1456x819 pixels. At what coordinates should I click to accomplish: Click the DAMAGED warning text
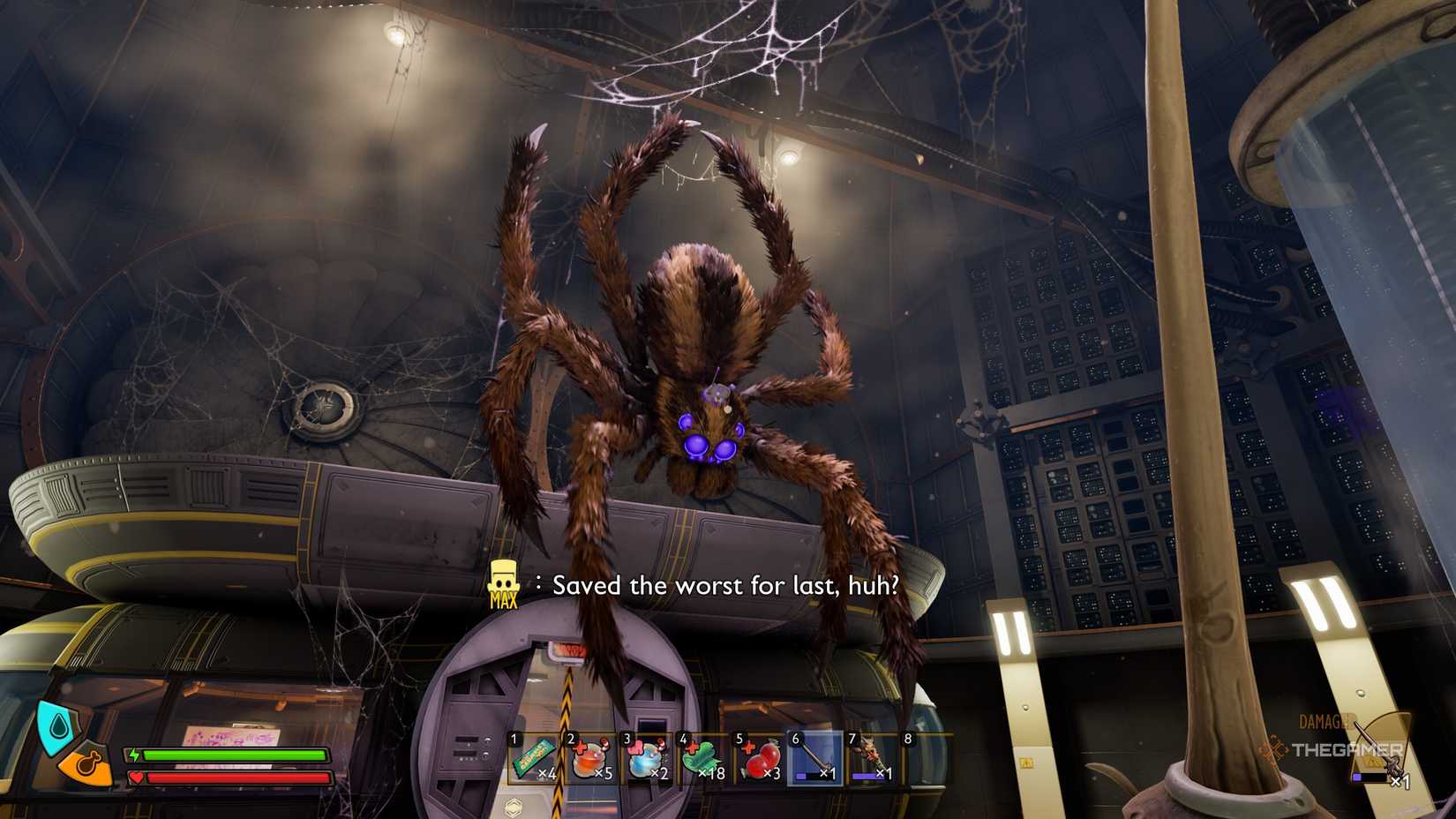(x=1324, y=721)
